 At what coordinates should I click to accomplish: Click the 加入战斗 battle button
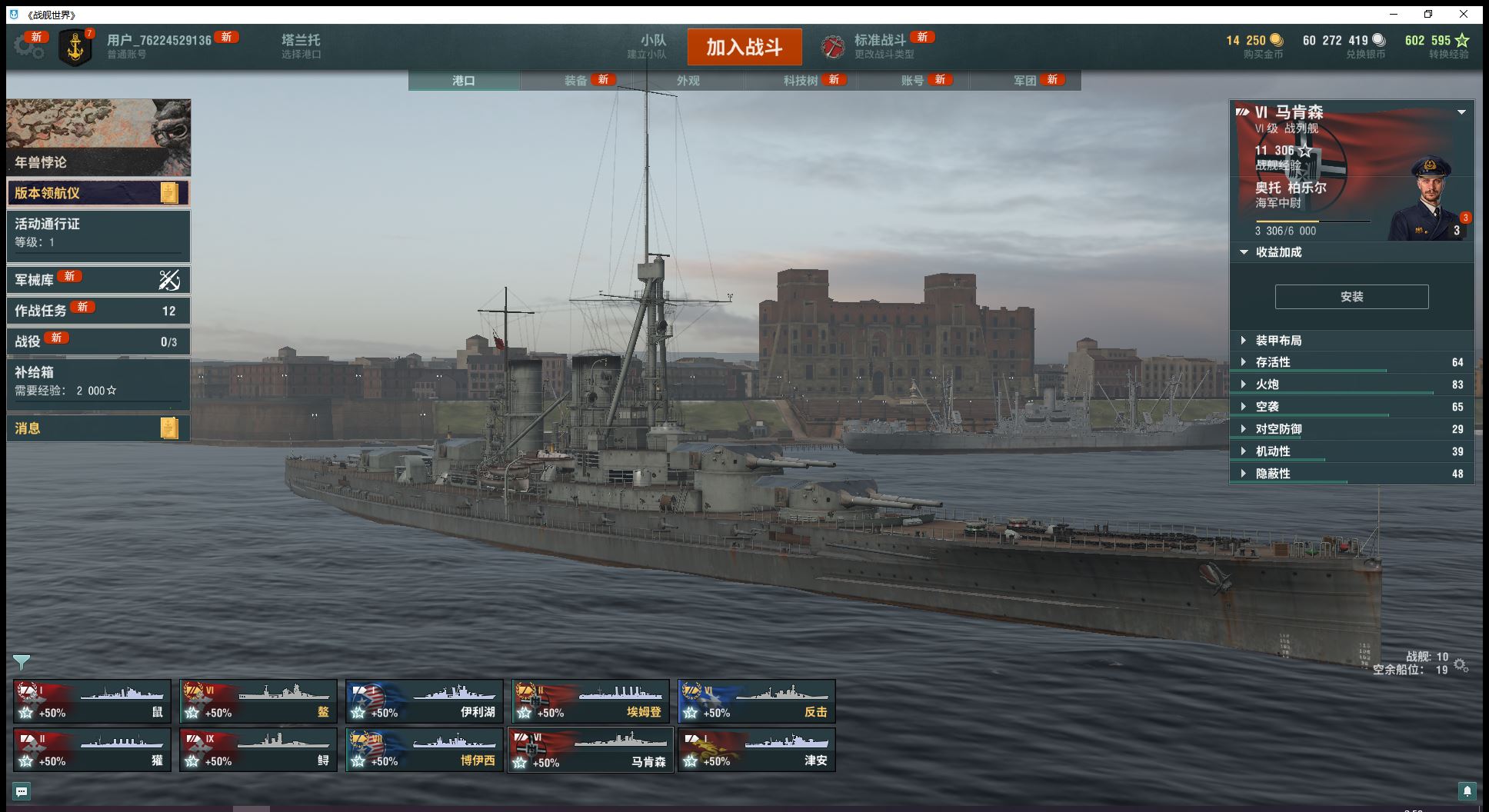tap(744, 47)
